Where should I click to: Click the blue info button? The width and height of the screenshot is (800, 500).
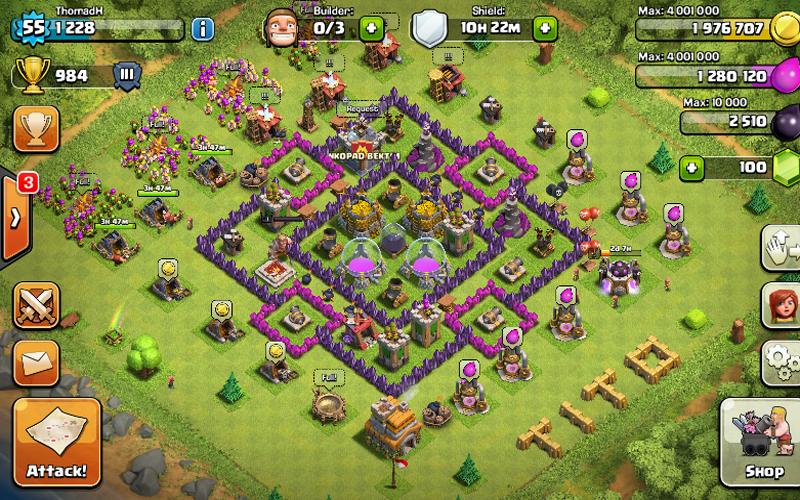click(202, 27)
